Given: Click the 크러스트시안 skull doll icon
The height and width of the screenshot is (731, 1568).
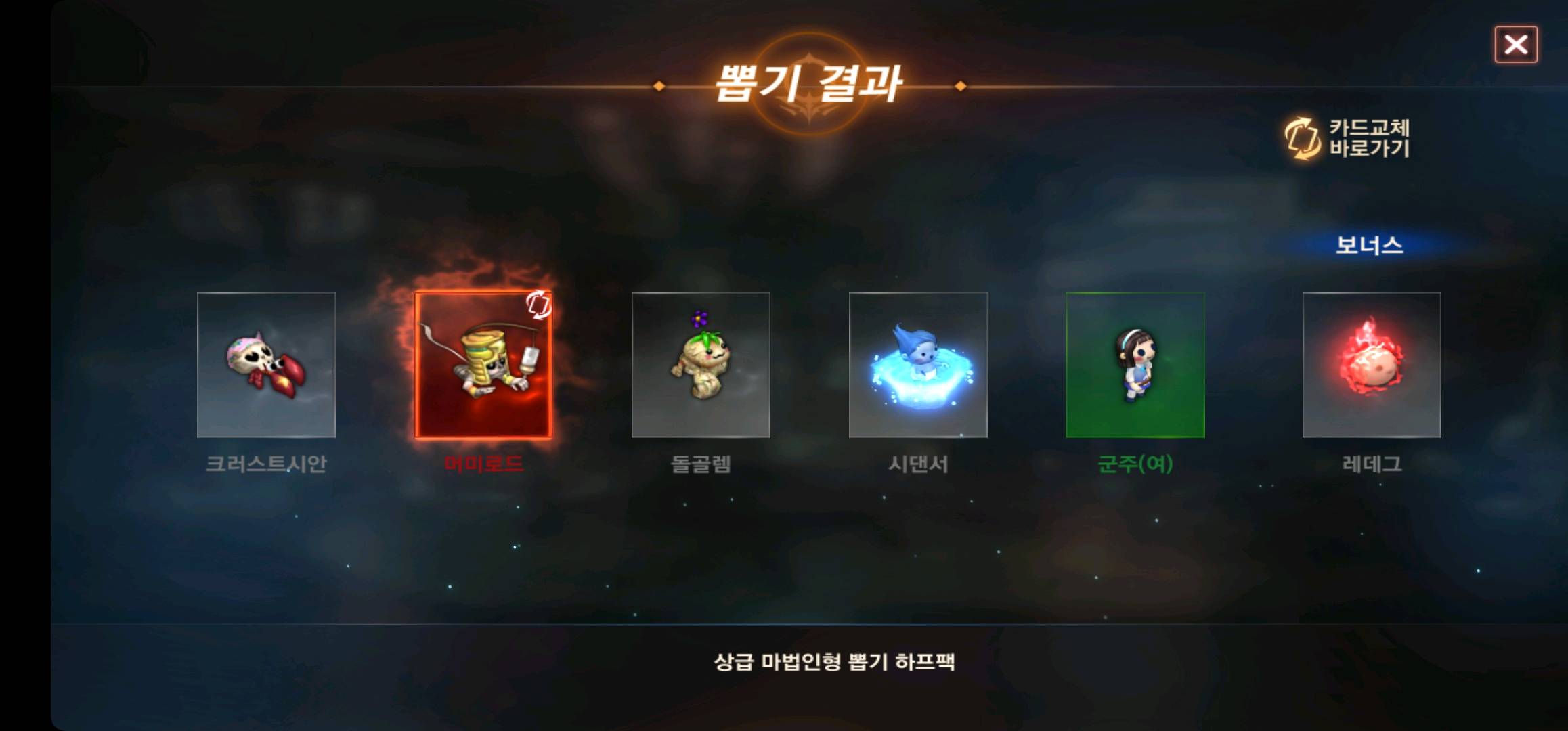Looking at the screenshot, I should [x=266, y=365].
